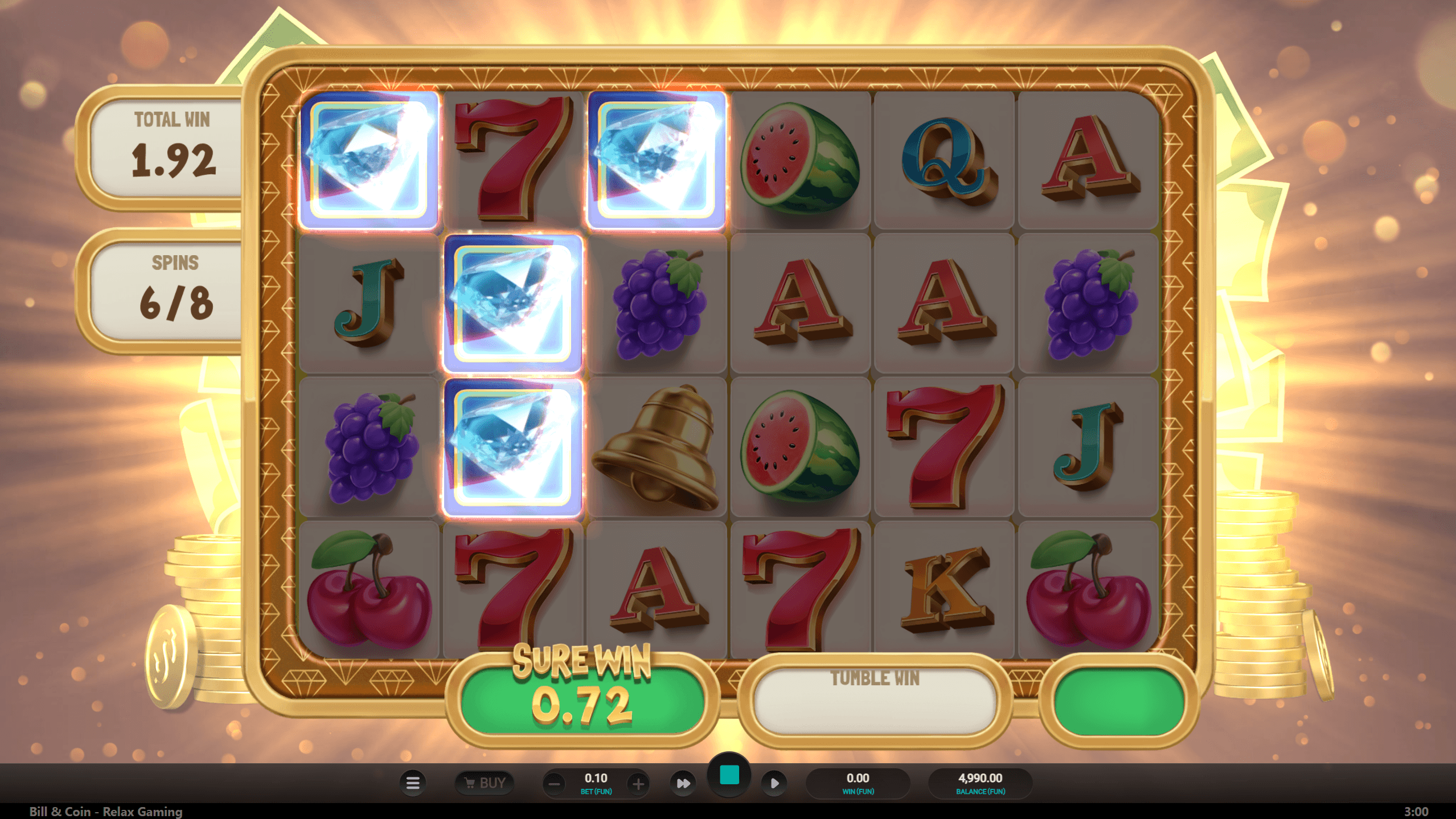Increase the bet with the plus button

coord(638,784)
